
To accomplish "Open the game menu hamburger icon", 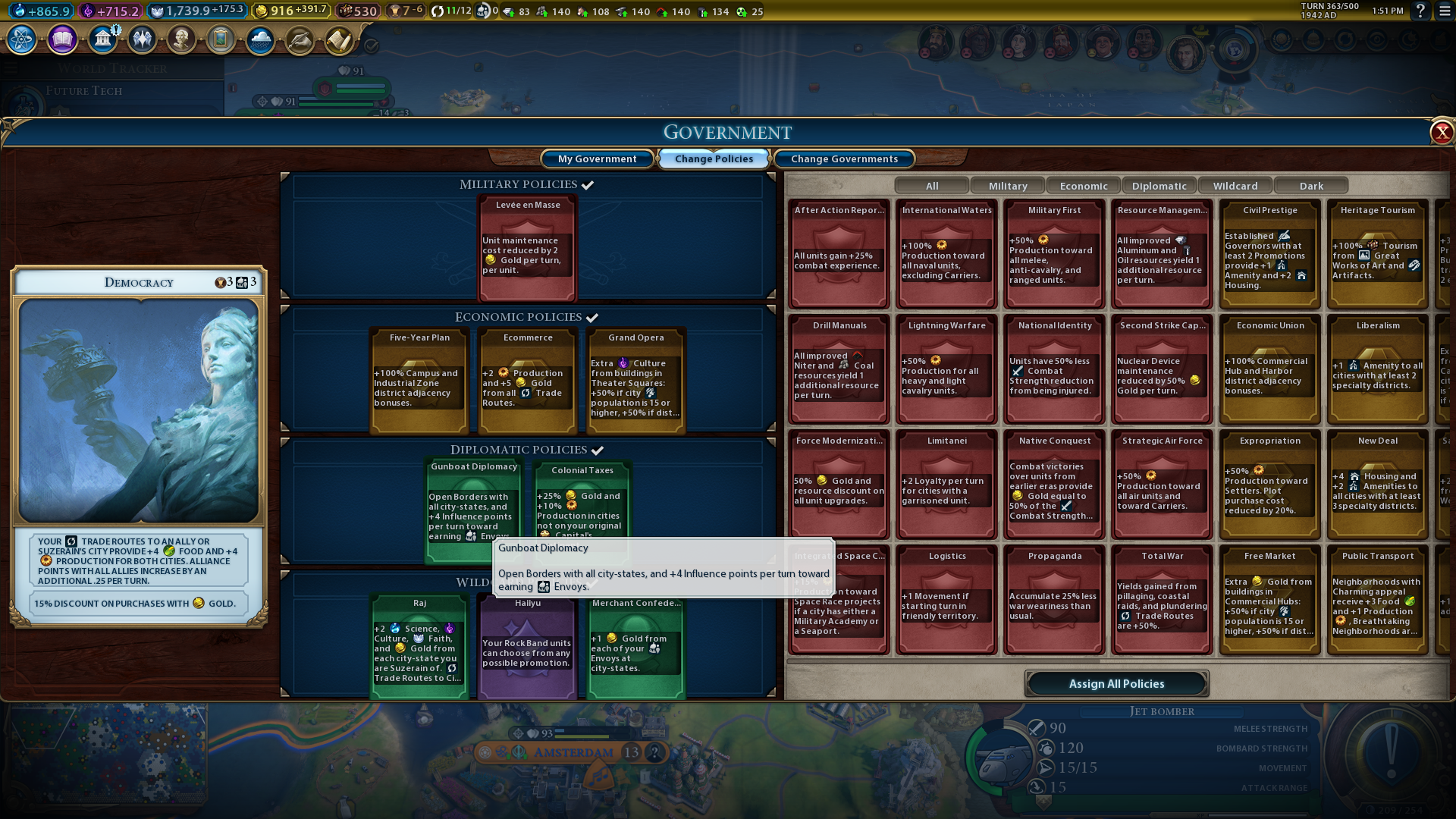I will tap(1445, 11).
